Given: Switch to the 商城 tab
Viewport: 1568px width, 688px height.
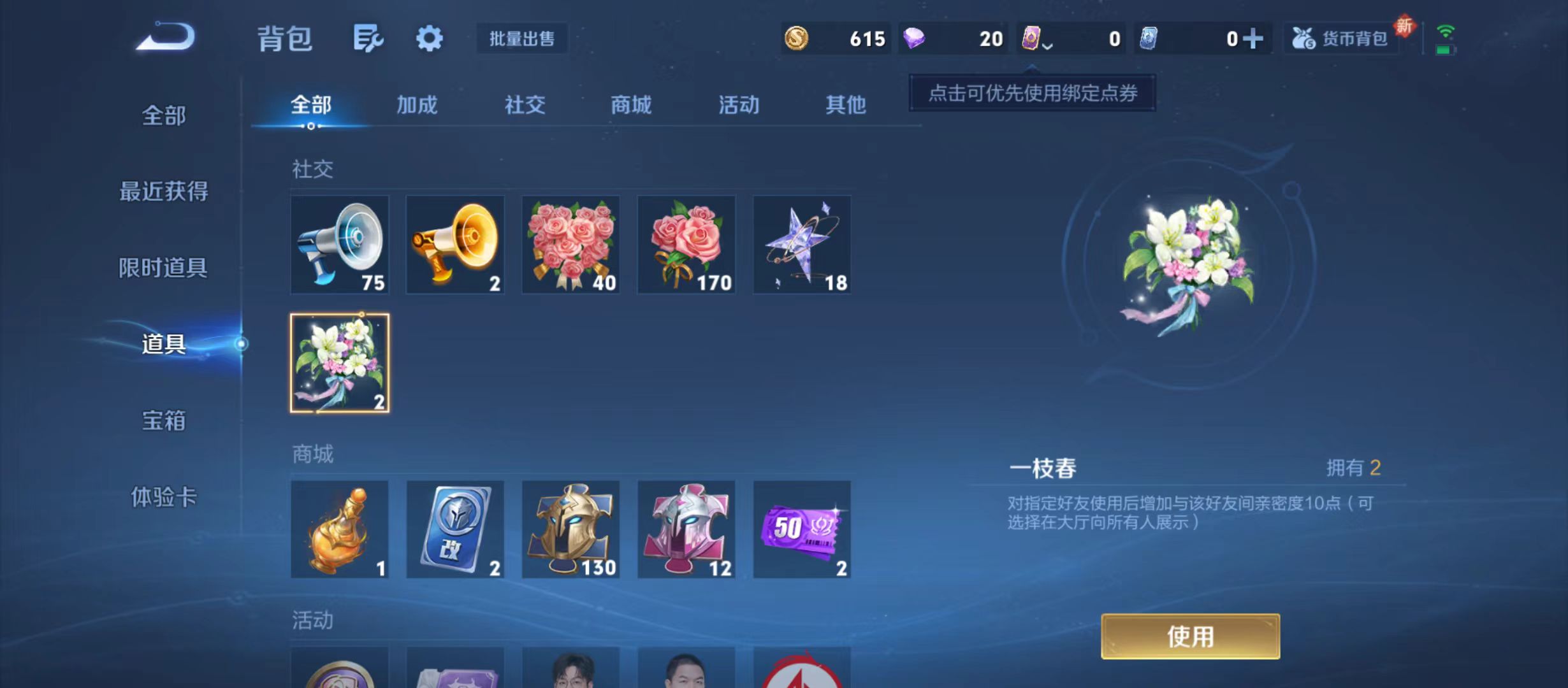Looking at the screenshot, I should (x=631, y=105).
